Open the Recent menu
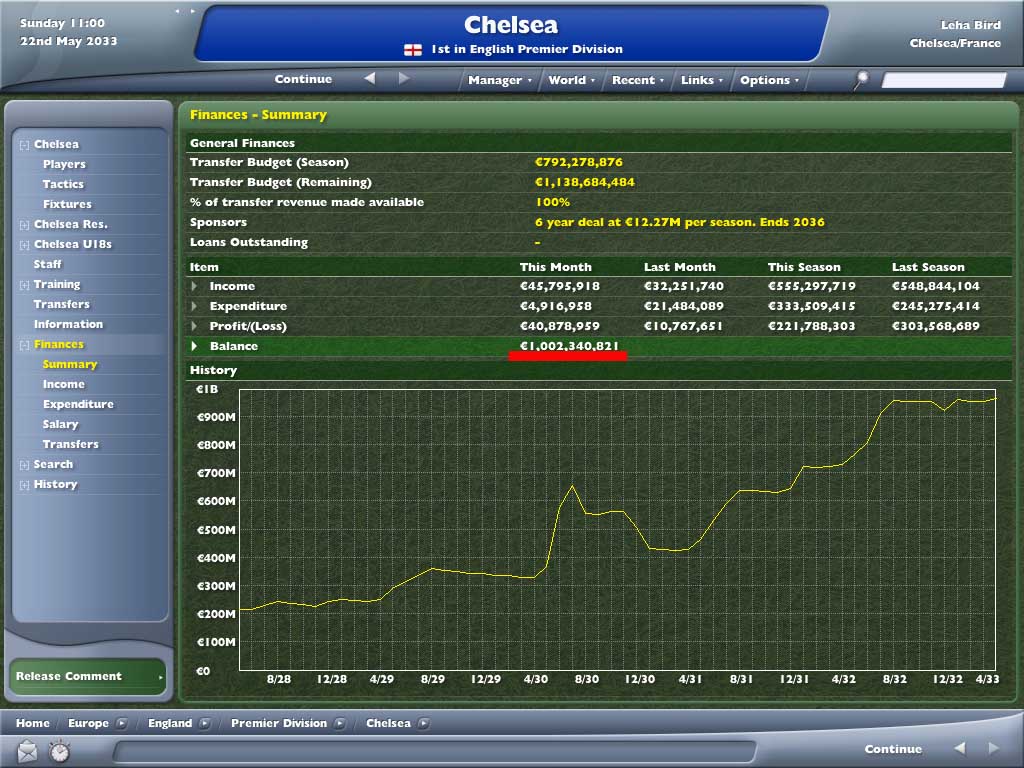This screenshot has height=768, width=1024. (637, 80)
